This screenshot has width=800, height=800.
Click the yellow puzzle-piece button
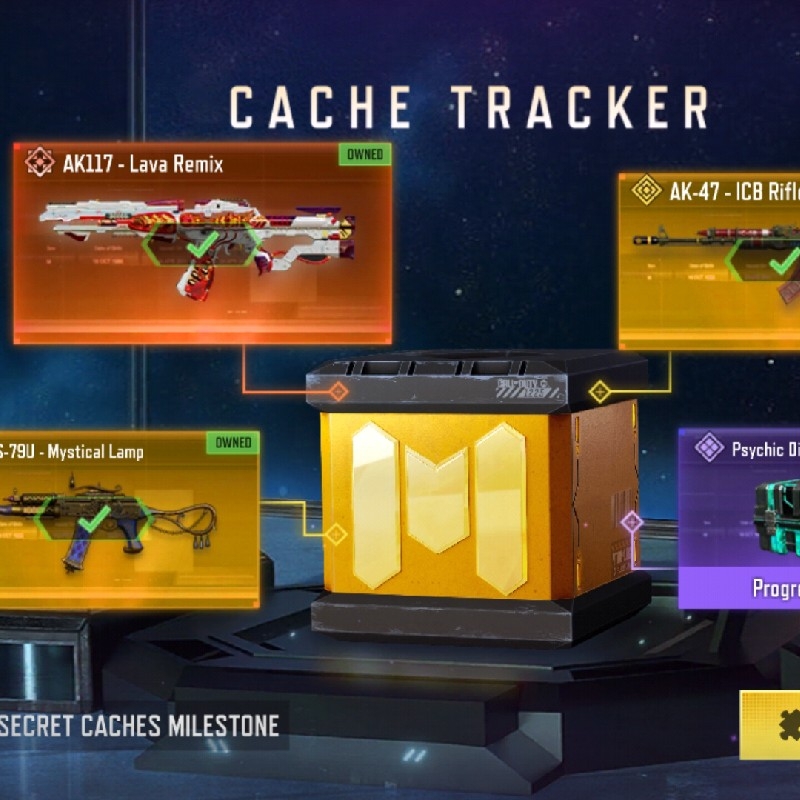(771, 724)
